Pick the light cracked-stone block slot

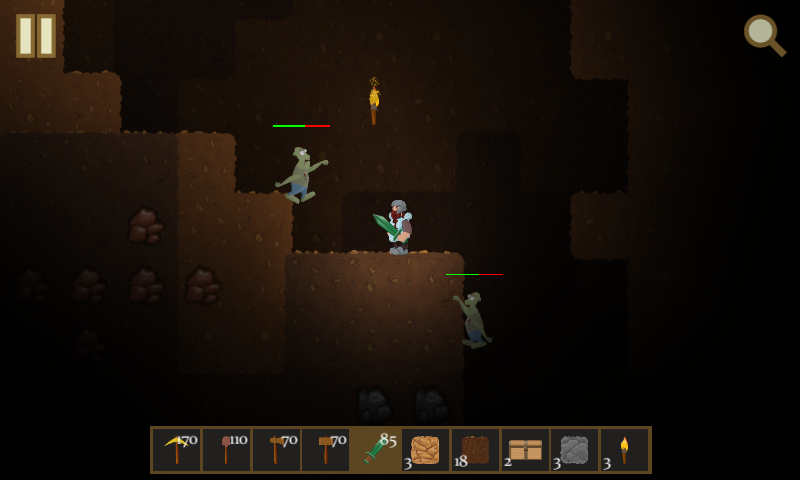(x=426, y=450)
